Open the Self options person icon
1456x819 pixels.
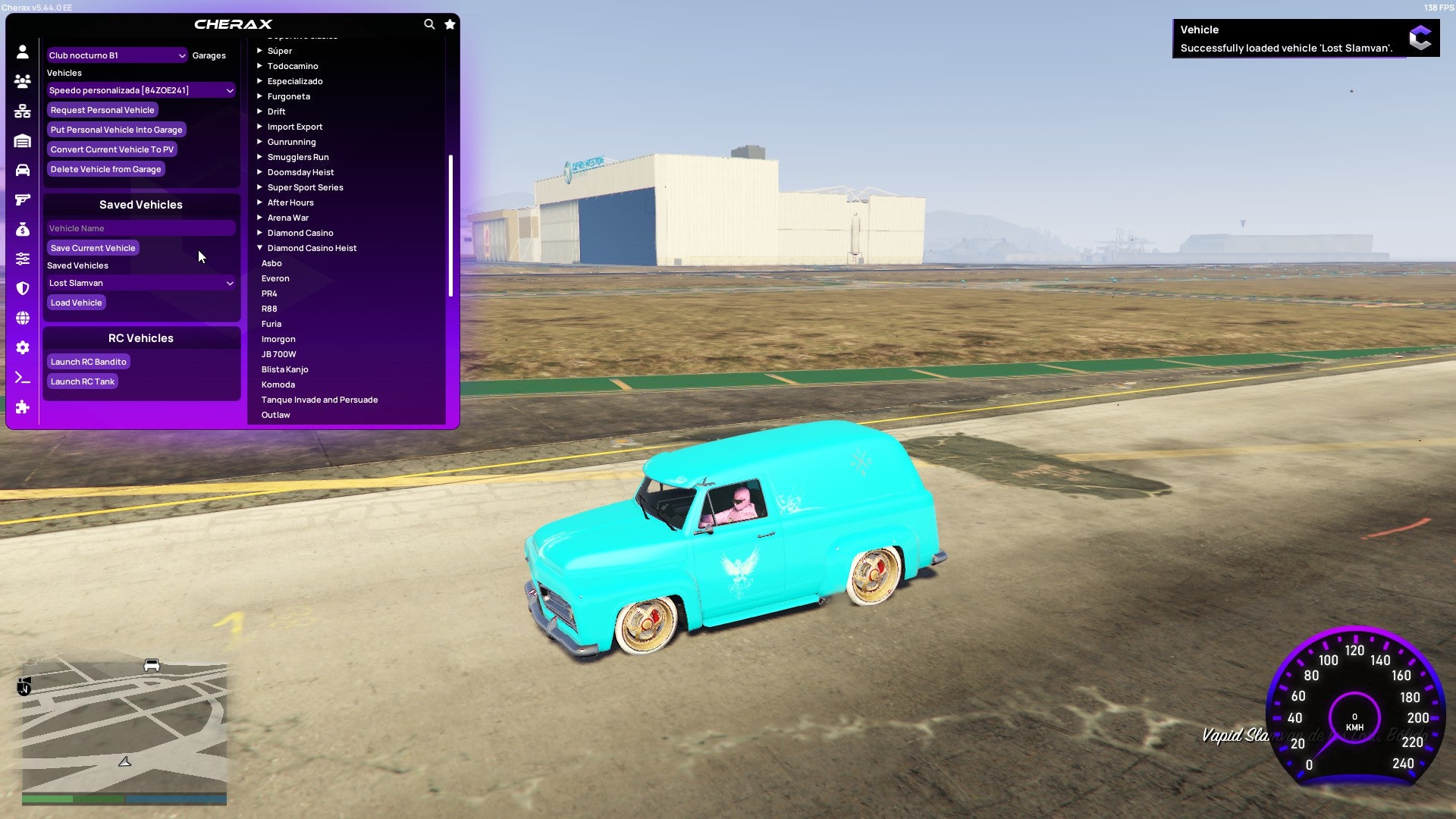23,50
